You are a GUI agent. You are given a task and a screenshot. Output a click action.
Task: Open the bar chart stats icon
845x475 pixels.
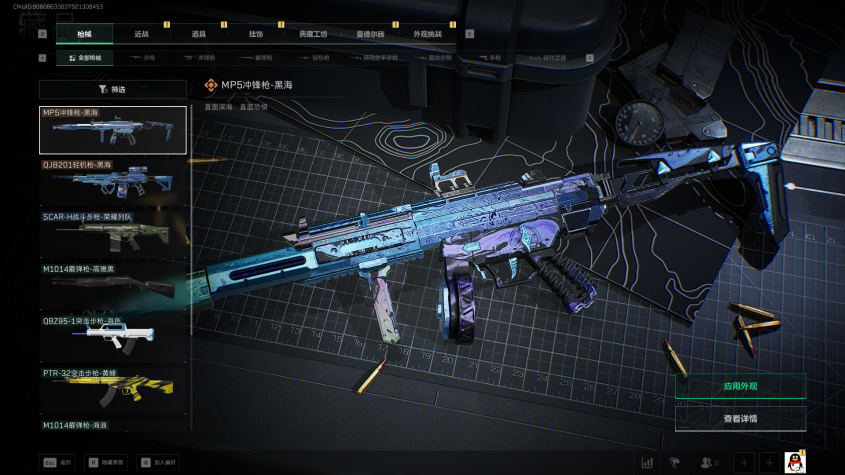[x=647, y=462]
